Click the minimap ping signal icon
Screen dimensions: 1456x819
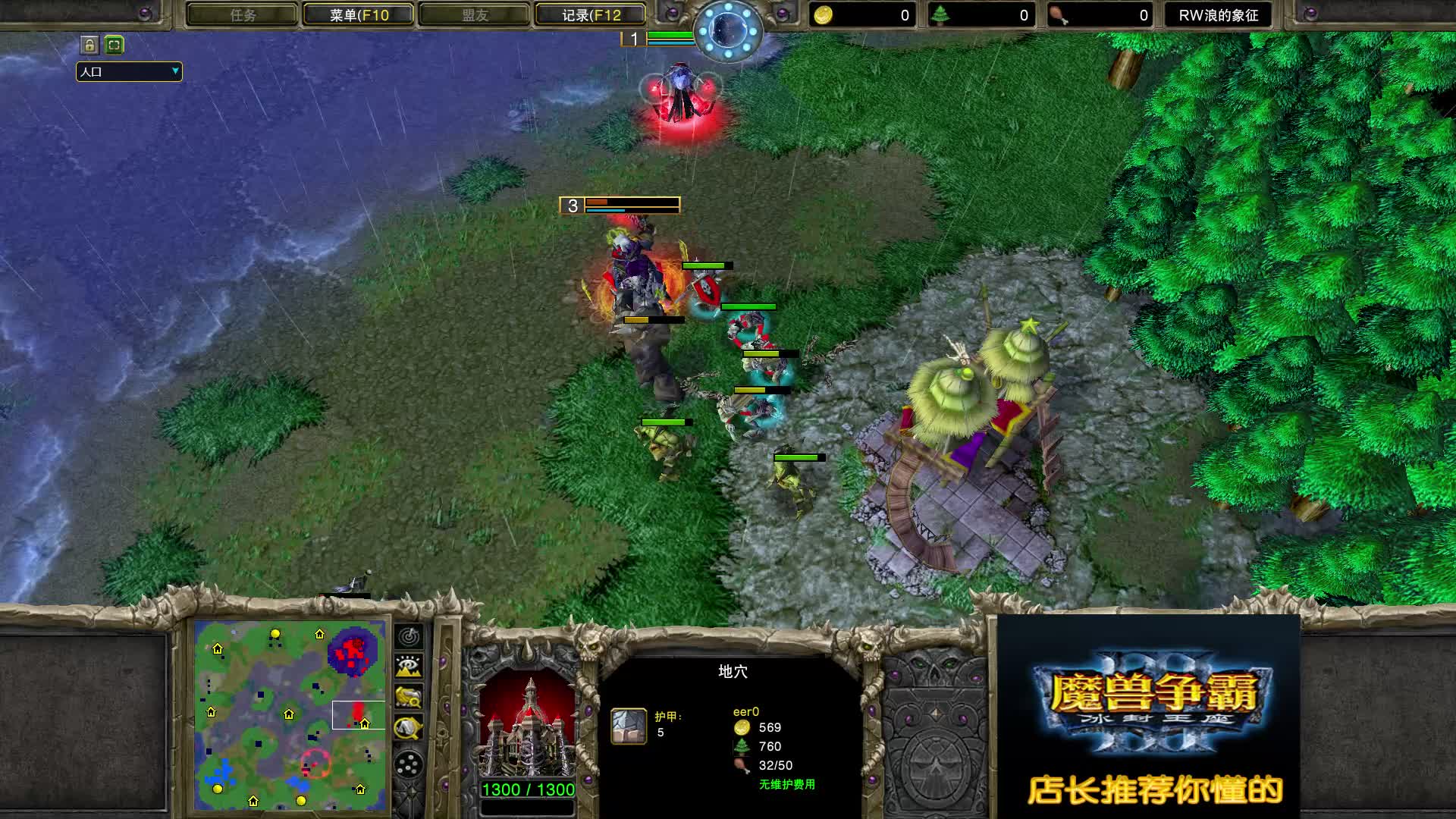coord(409,637)
